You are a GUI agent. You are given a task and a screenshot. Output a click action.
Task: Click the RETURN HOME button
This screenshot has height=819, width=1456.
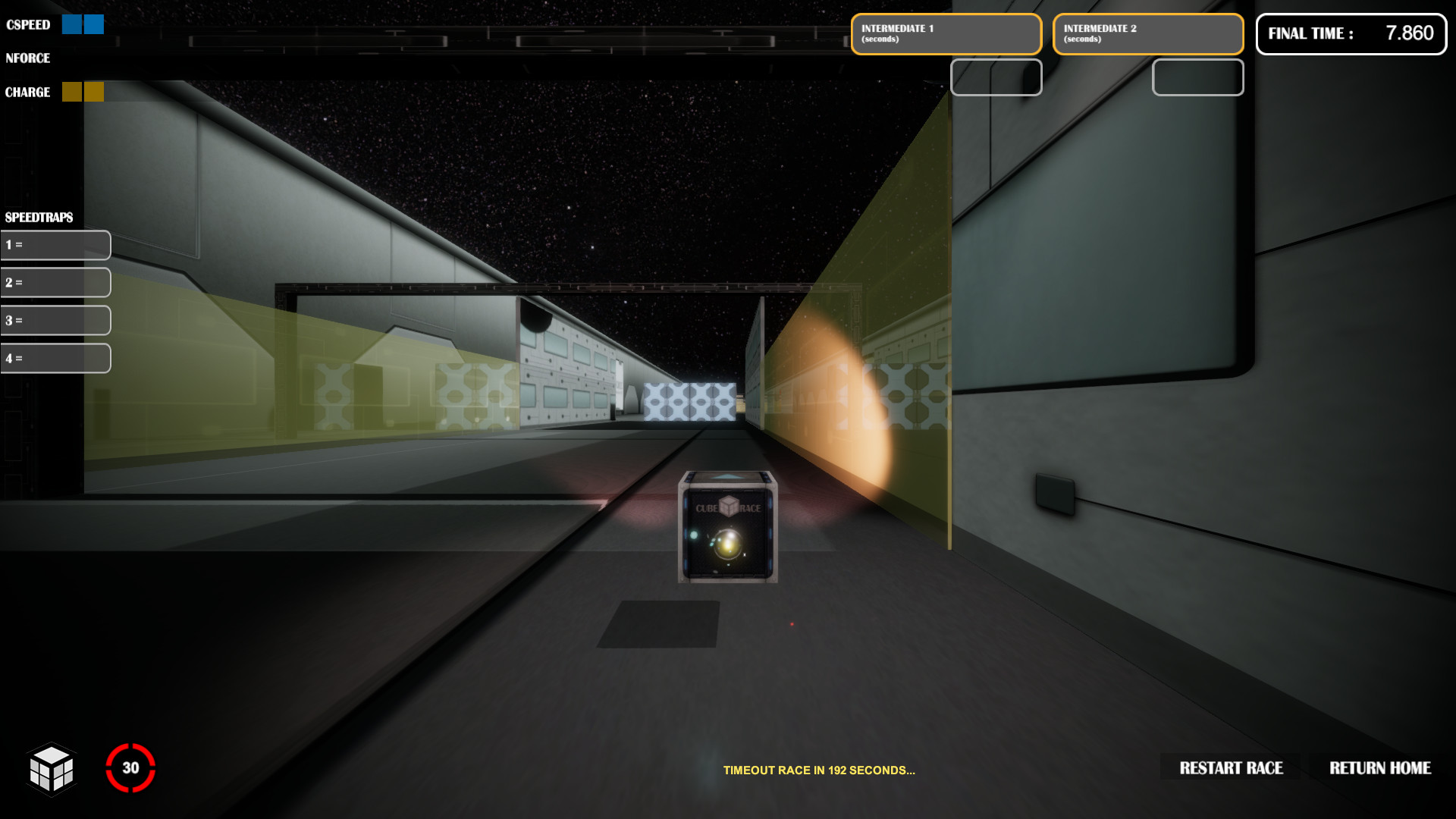1380,768
